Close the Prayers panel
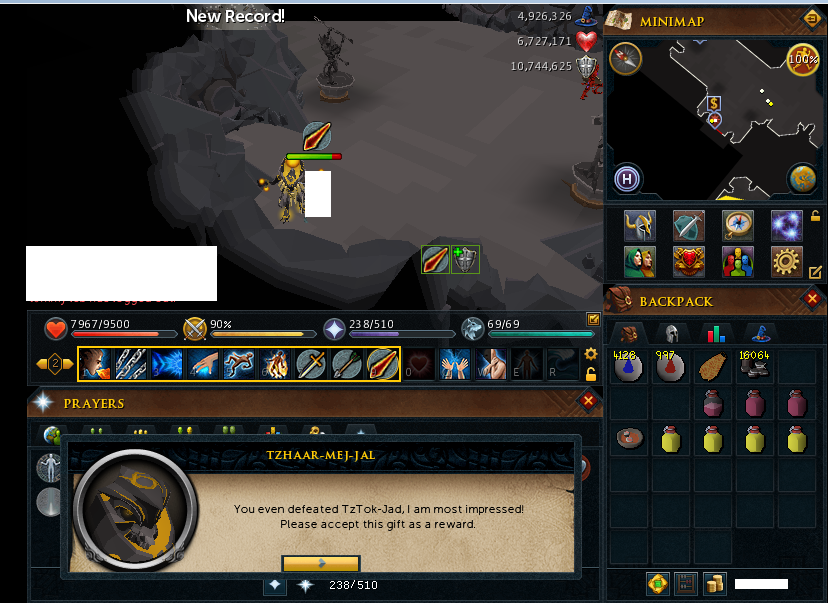This screenshot has height=603, width=828. pyautogui.click(x=588, y=401)
